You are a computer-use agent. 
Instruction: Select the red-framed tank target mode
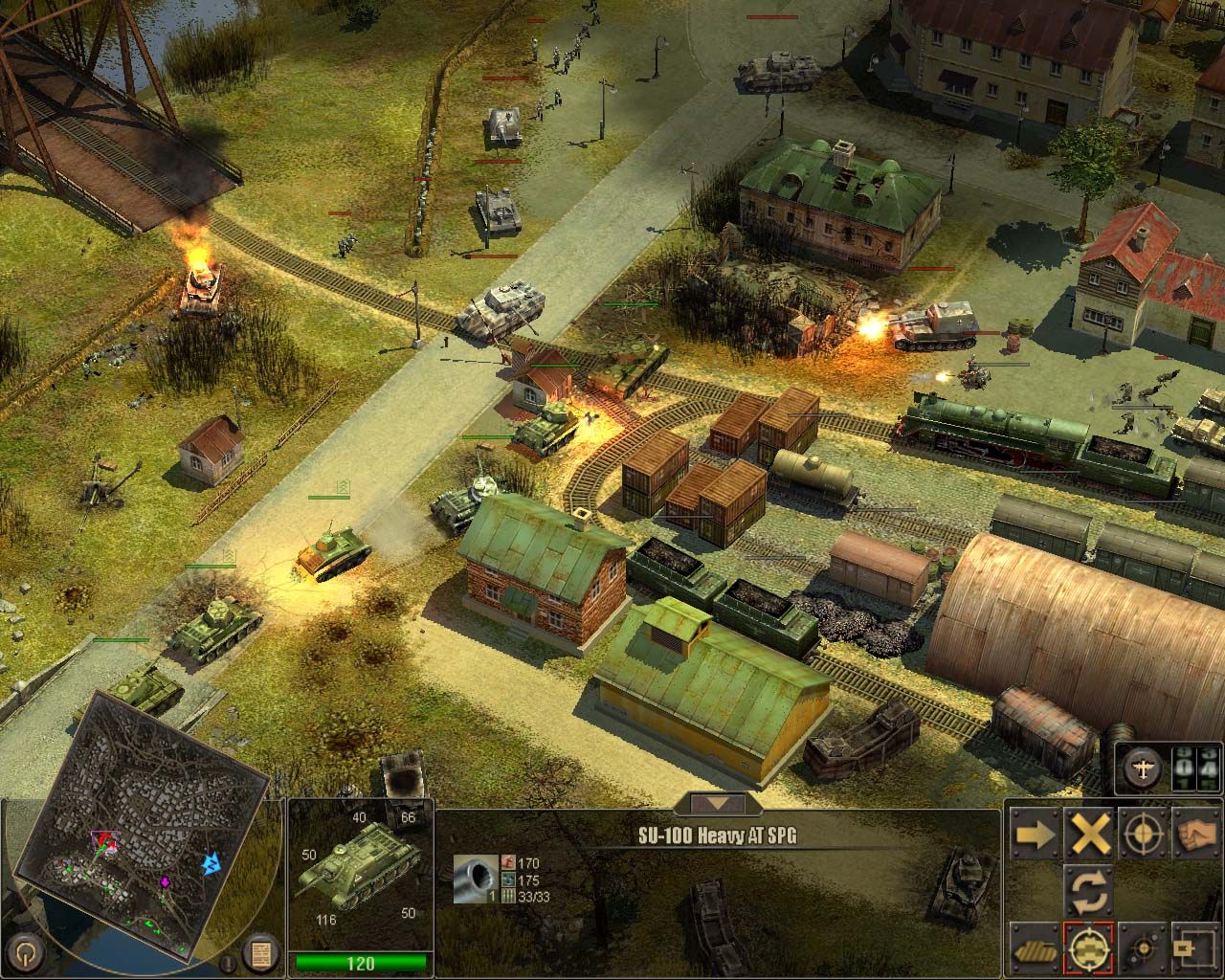pyautogui.click(x=1089, y=947)
